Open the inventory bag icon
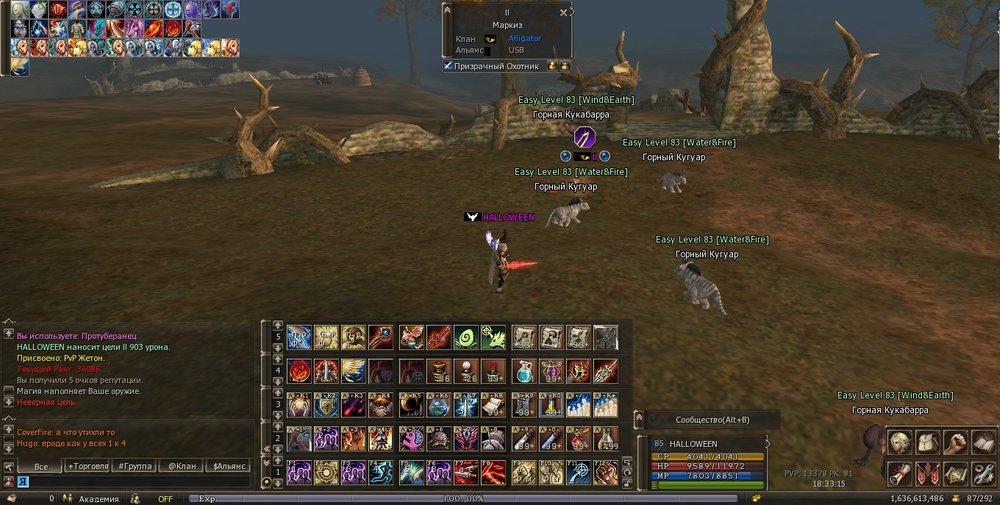Image resolution: width=1000 pixels, height=505 pixels. click(929, 443)
